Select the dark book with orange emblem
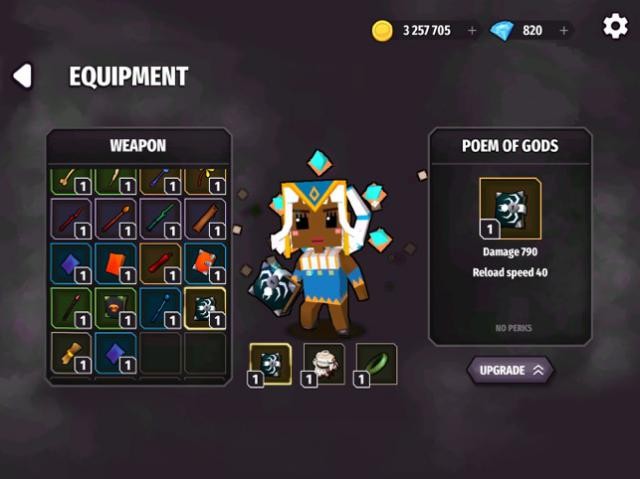The height and width of the screenshot is (479, 640). (x=115, y=308)
